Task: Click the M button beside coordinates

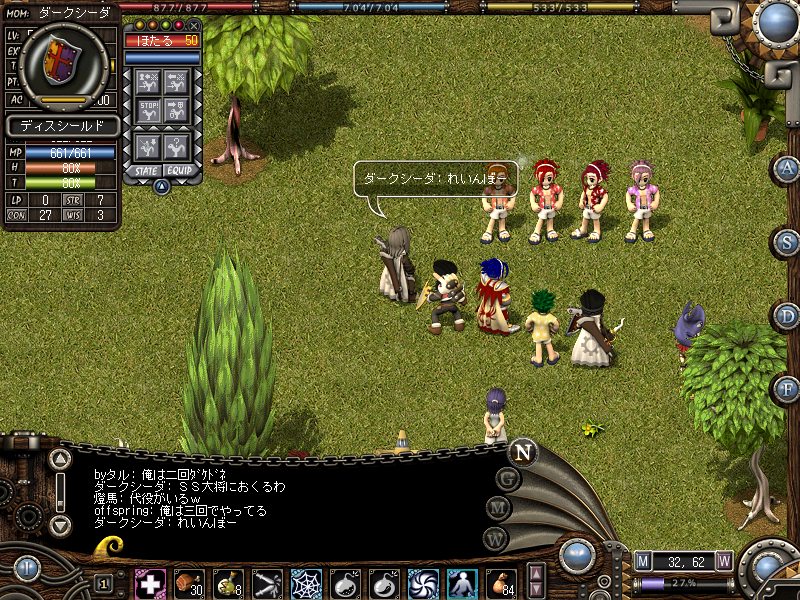Action: pyautogui.click(x=643, y=560)
